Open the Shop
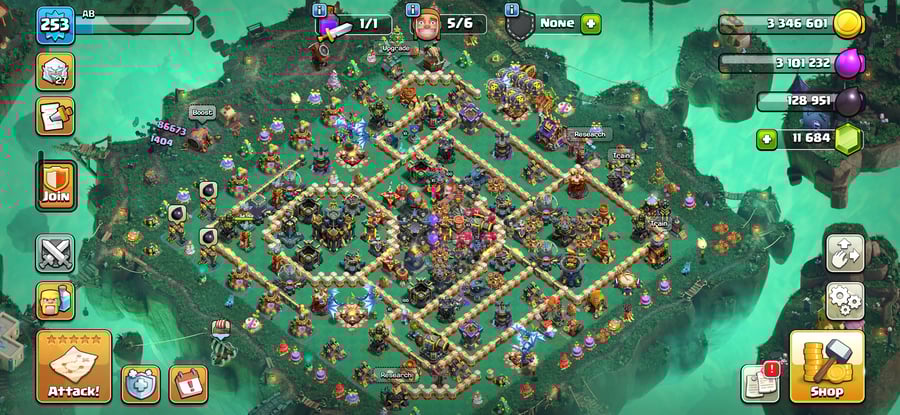The image size is (900, 415). tap(826, 366)
